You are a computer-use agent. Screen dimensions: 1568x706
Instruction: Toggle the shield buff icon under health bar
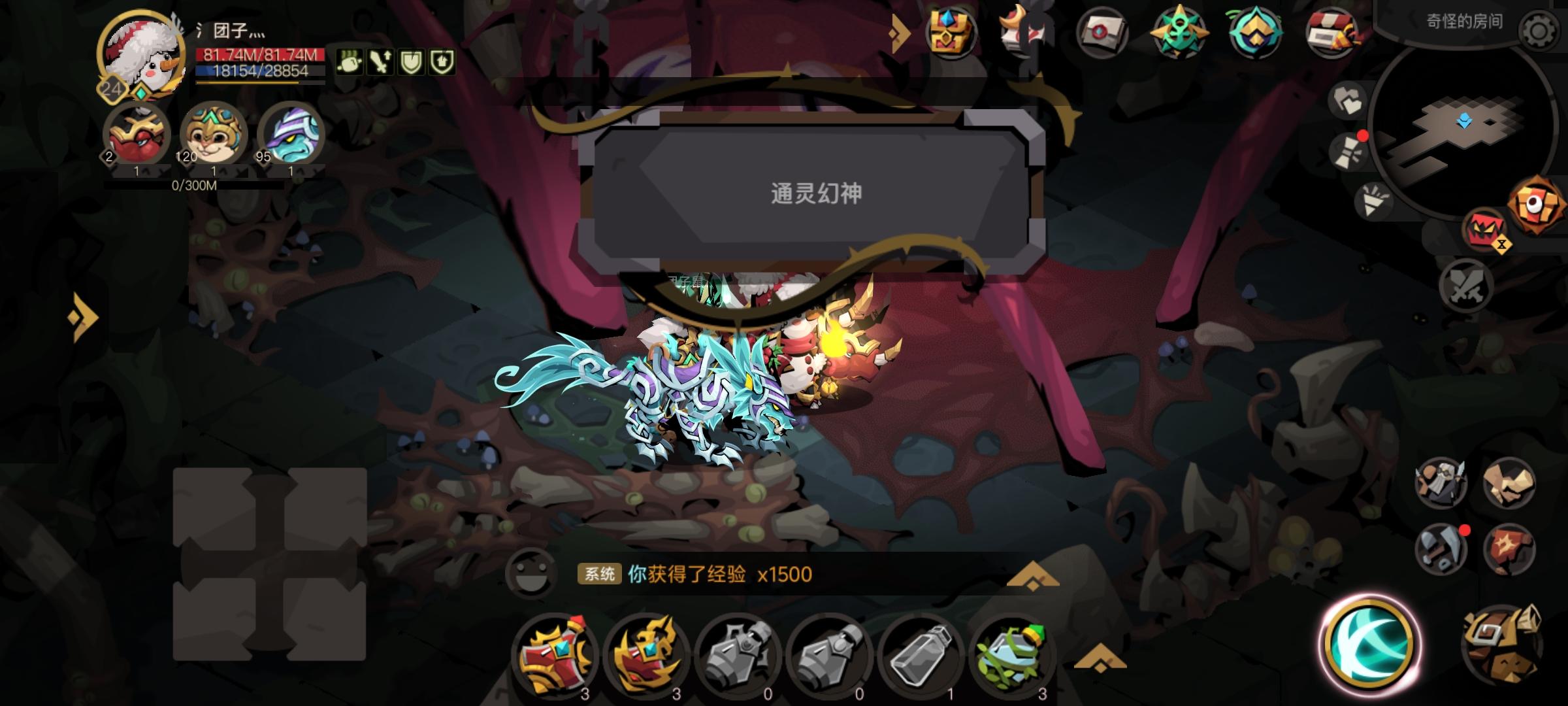click(x=408, y=63)
